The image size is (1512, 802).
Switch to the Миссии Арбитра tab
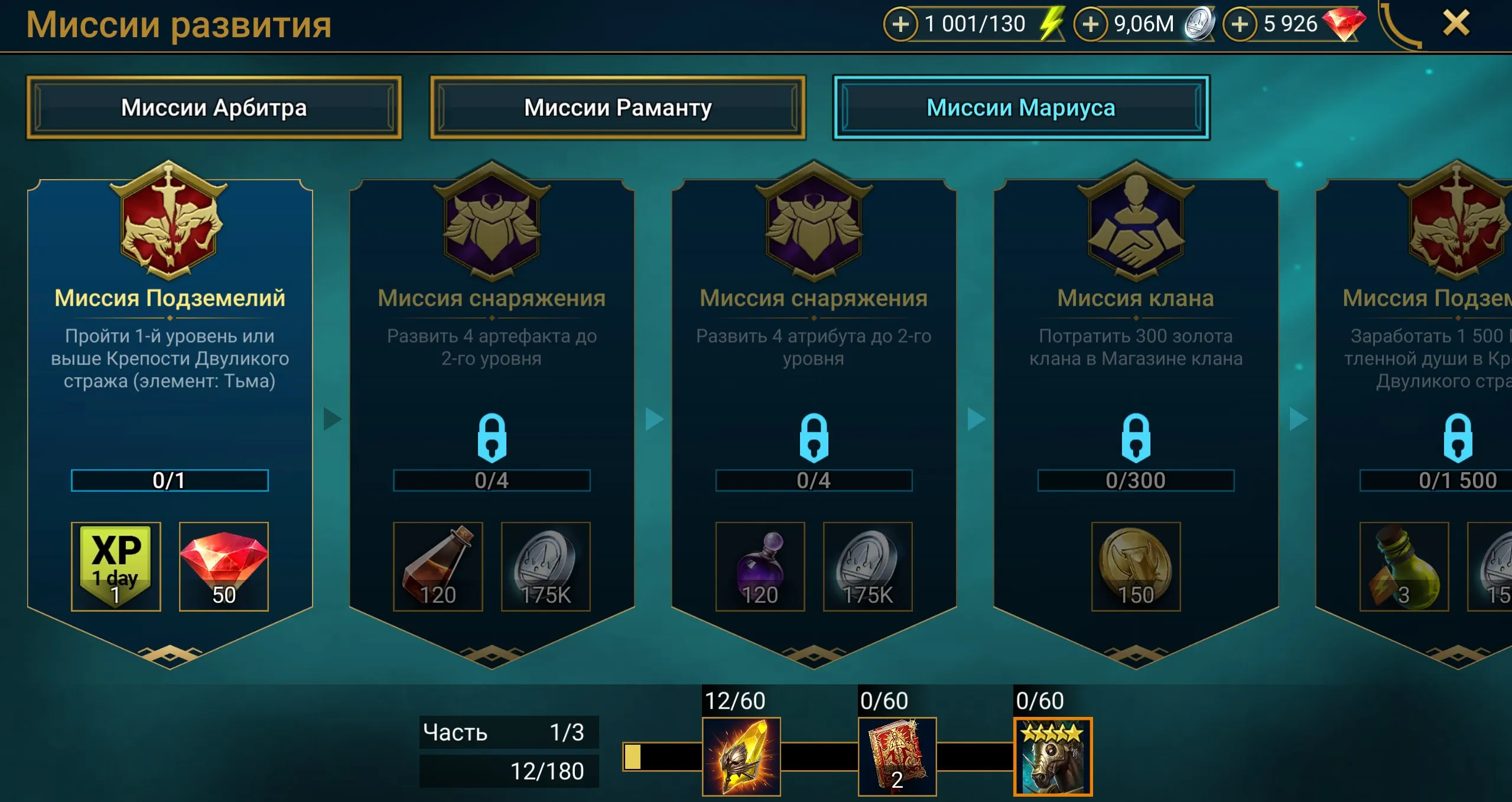click(x=215, y=108)
